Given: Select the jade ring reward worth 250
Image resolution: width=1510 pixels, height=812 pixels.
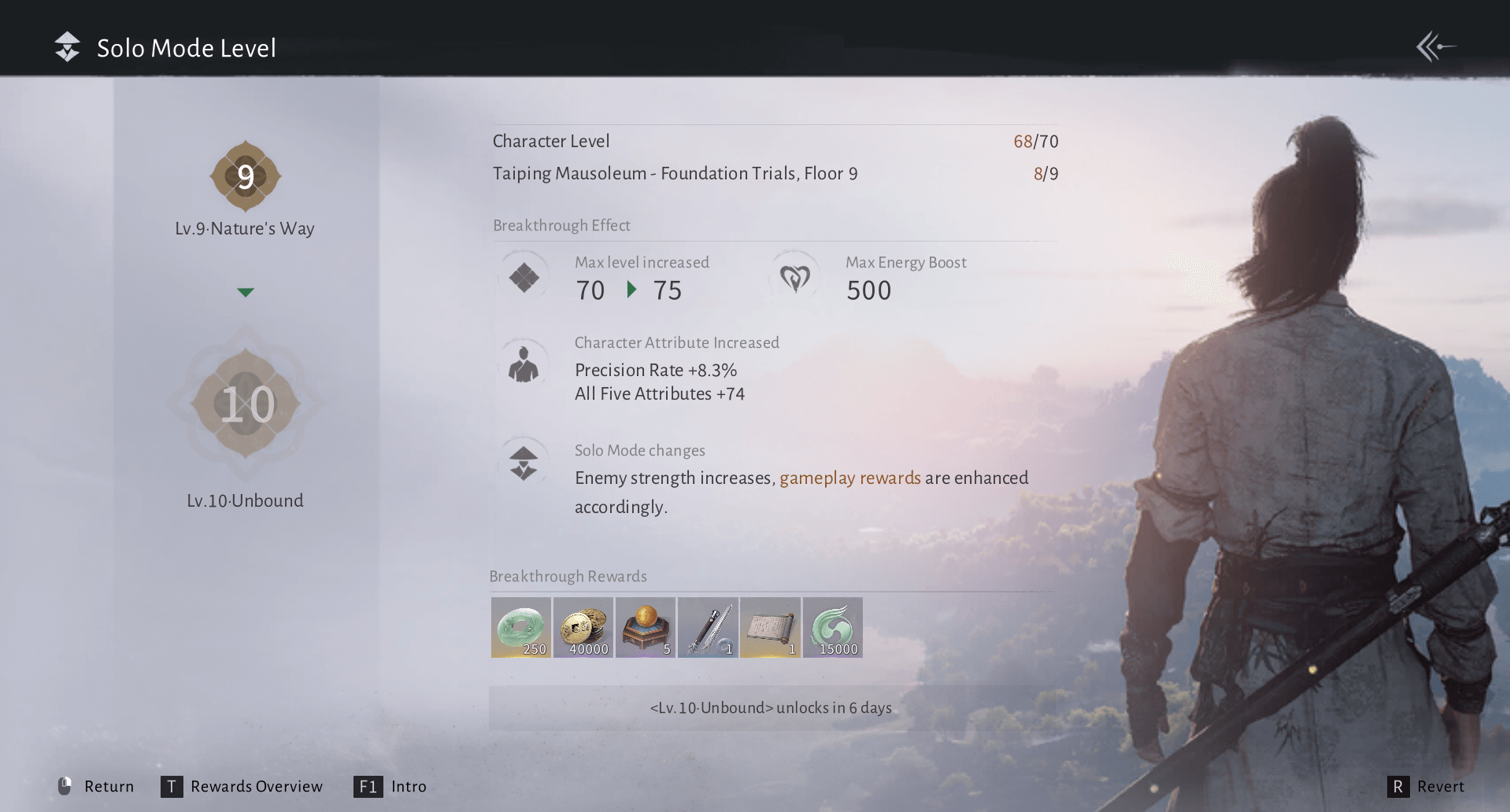Looking at the screenshot, I should coord(520,627).
